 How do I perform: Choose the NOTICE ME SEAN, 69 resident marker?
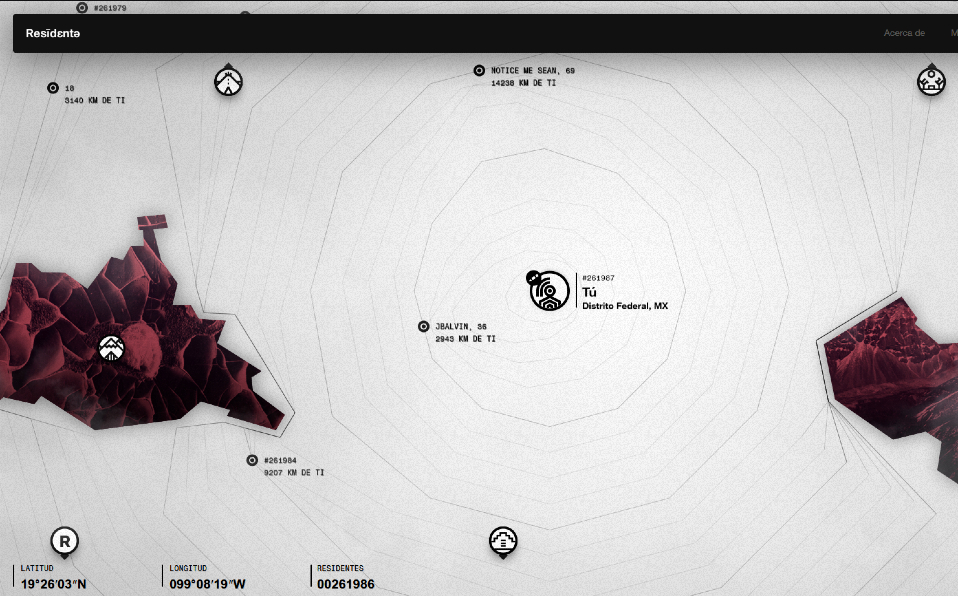click(479, 71)
